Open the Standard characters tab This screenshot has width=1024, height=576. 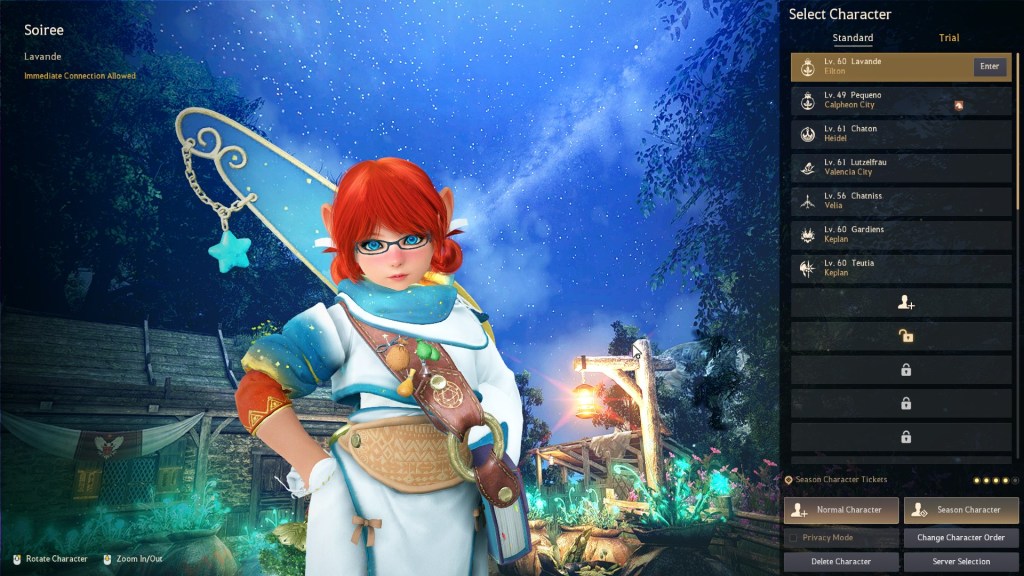pyautogui.click(x=853, y=38)
